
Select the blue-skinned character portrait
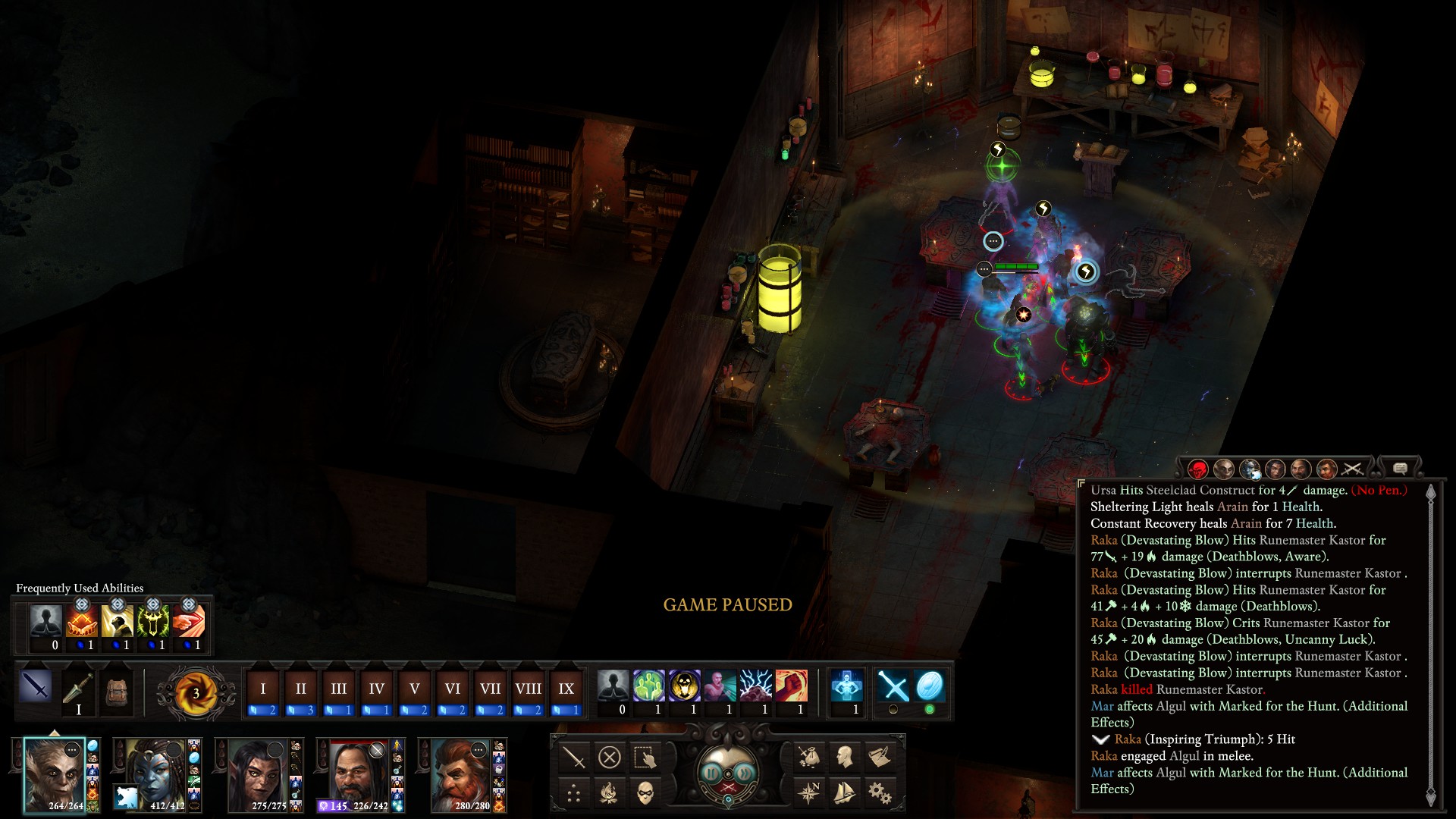tap(157, 775)
